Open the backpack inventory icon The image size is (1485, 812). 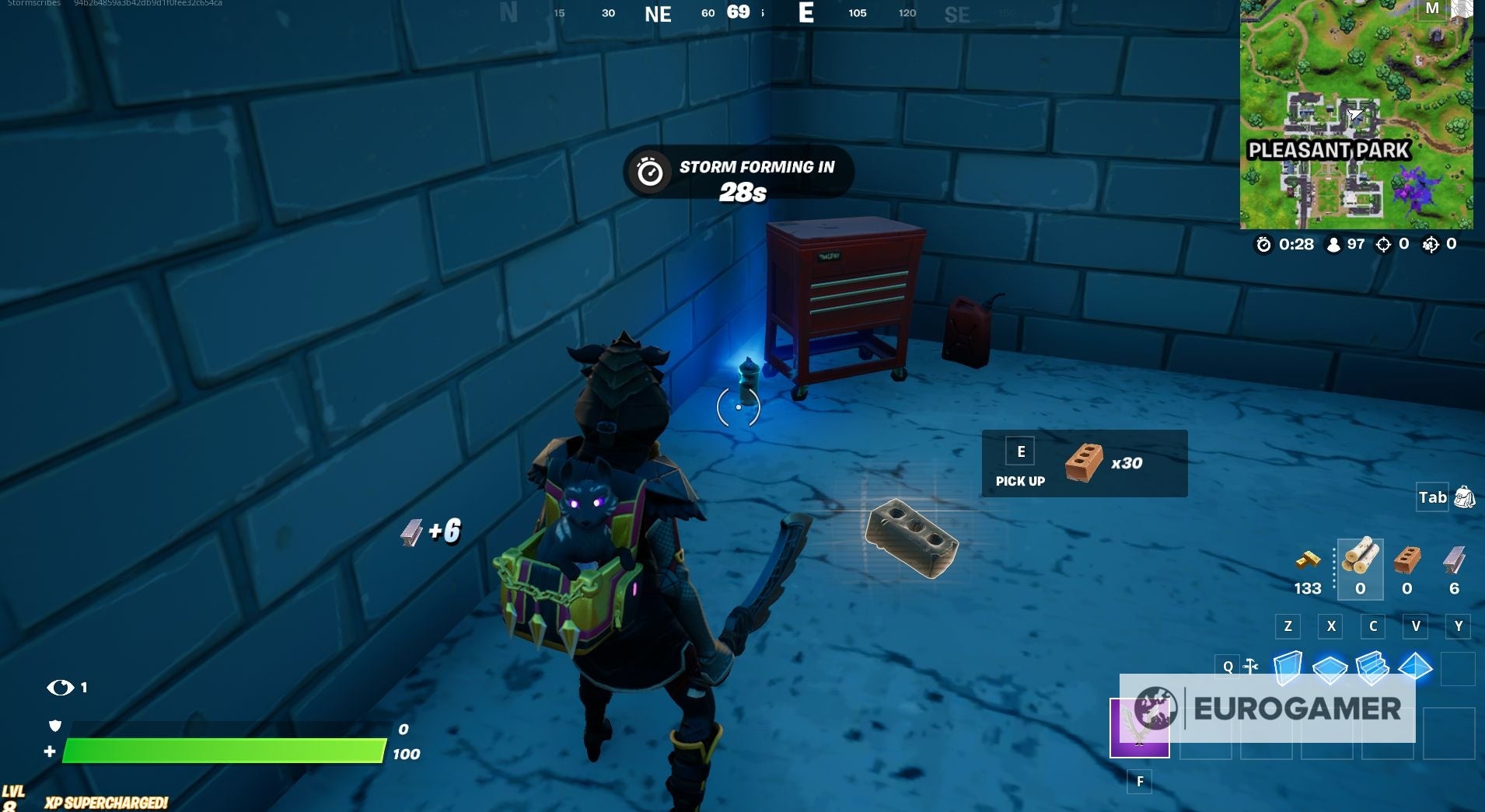[1466, 497]
